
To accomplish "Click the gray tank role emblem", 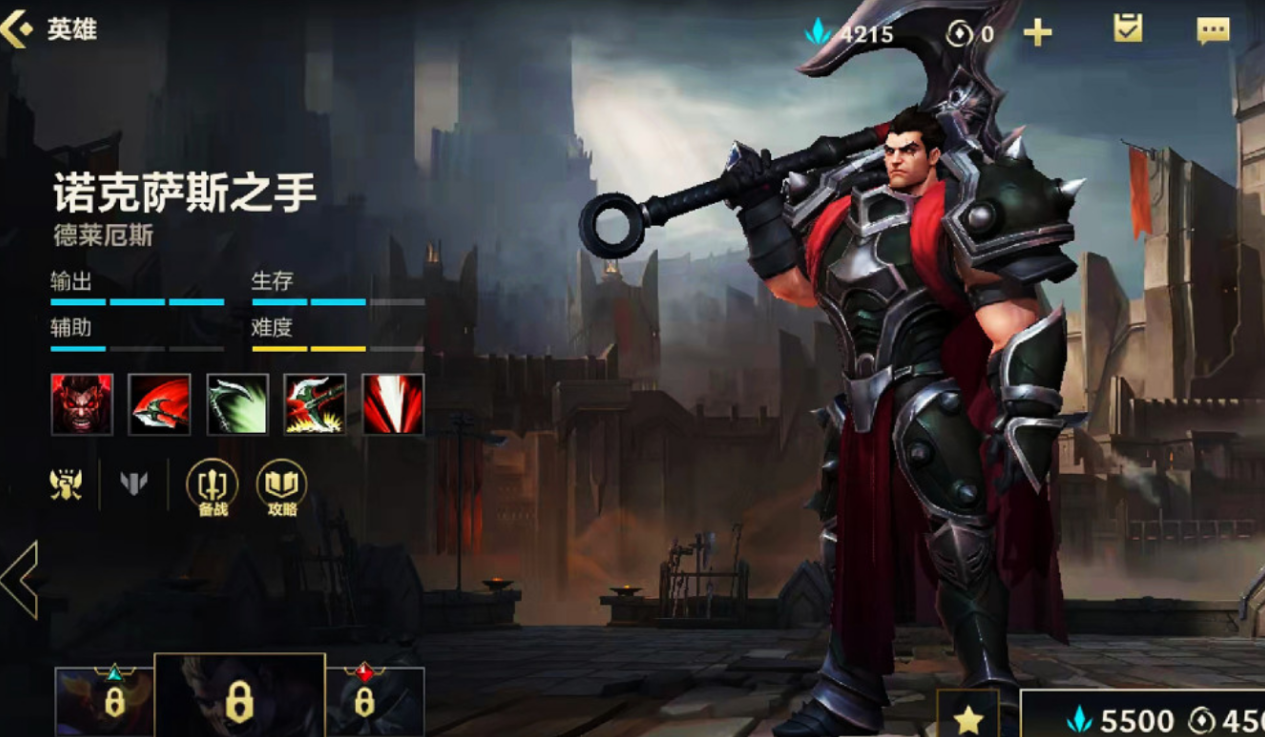I will coord(133,484).
